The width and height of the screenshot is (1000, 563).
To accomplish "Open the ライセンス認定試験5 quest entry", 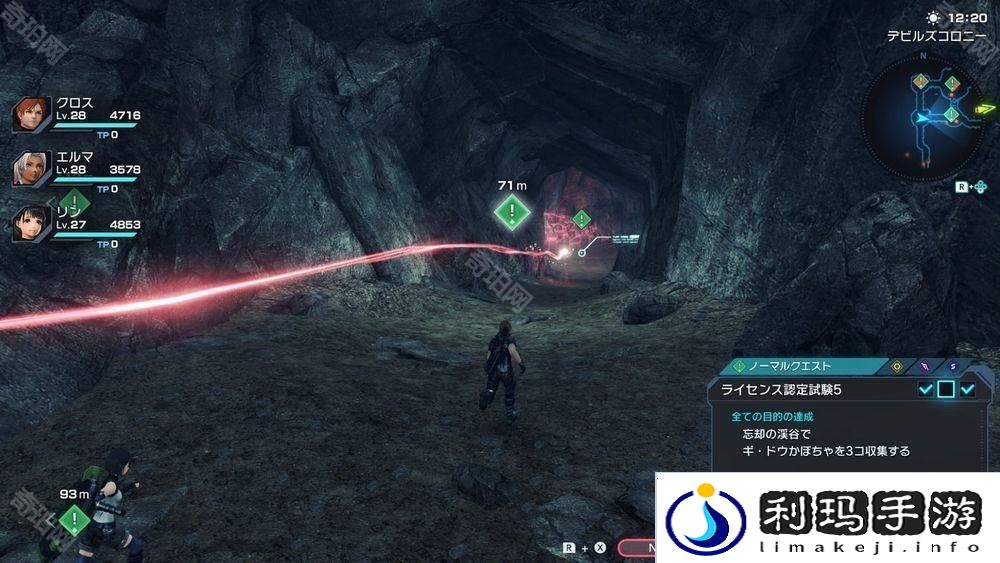I will [x=790, y=390].
